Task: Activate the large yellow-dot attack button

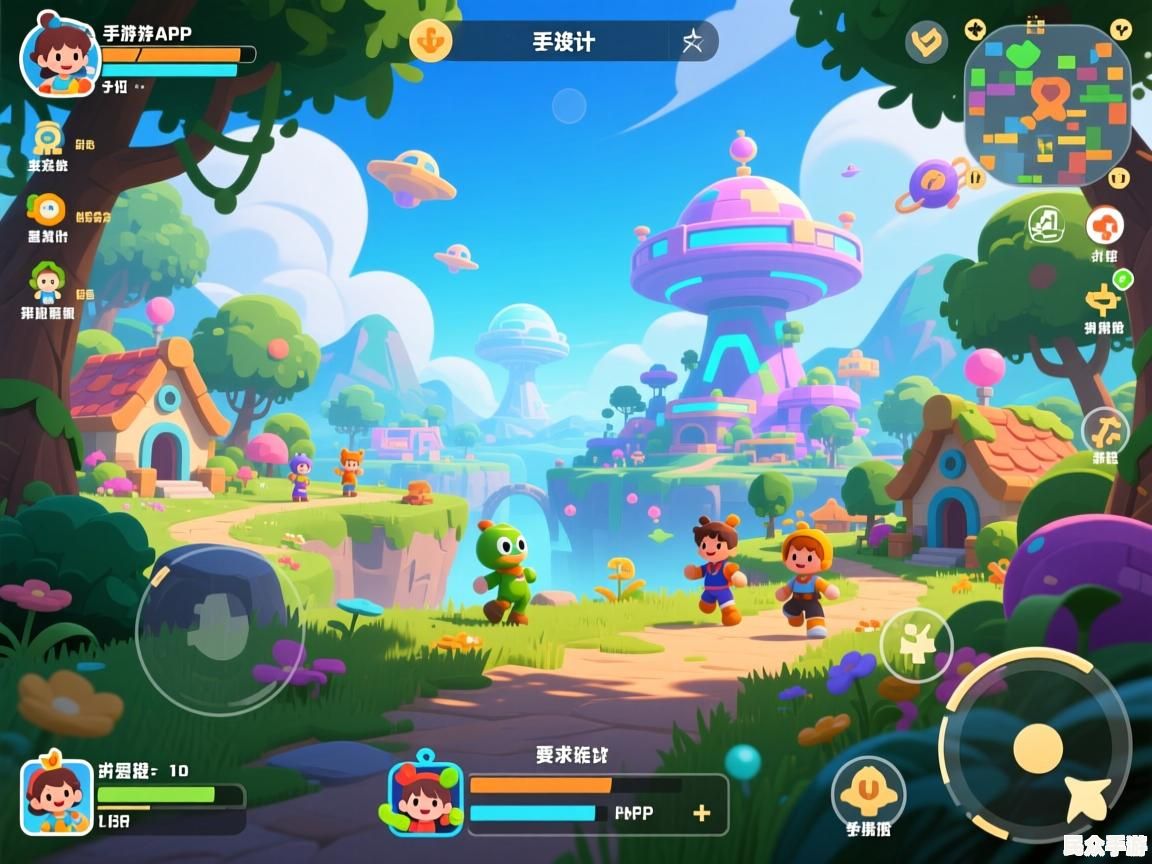Action: coord(1037,747)
